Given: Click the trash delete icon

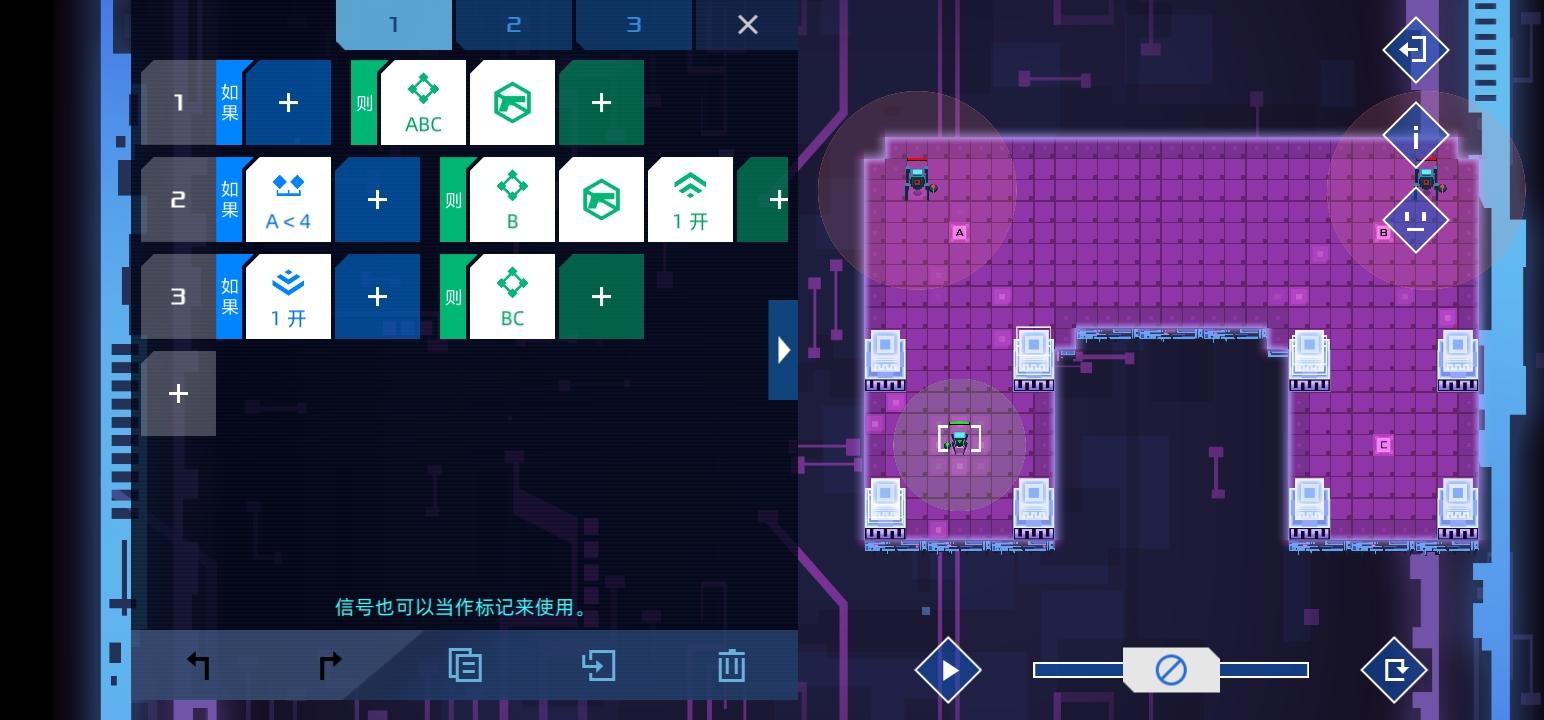Looking at the screenshot, I should [x=731, y=664].
